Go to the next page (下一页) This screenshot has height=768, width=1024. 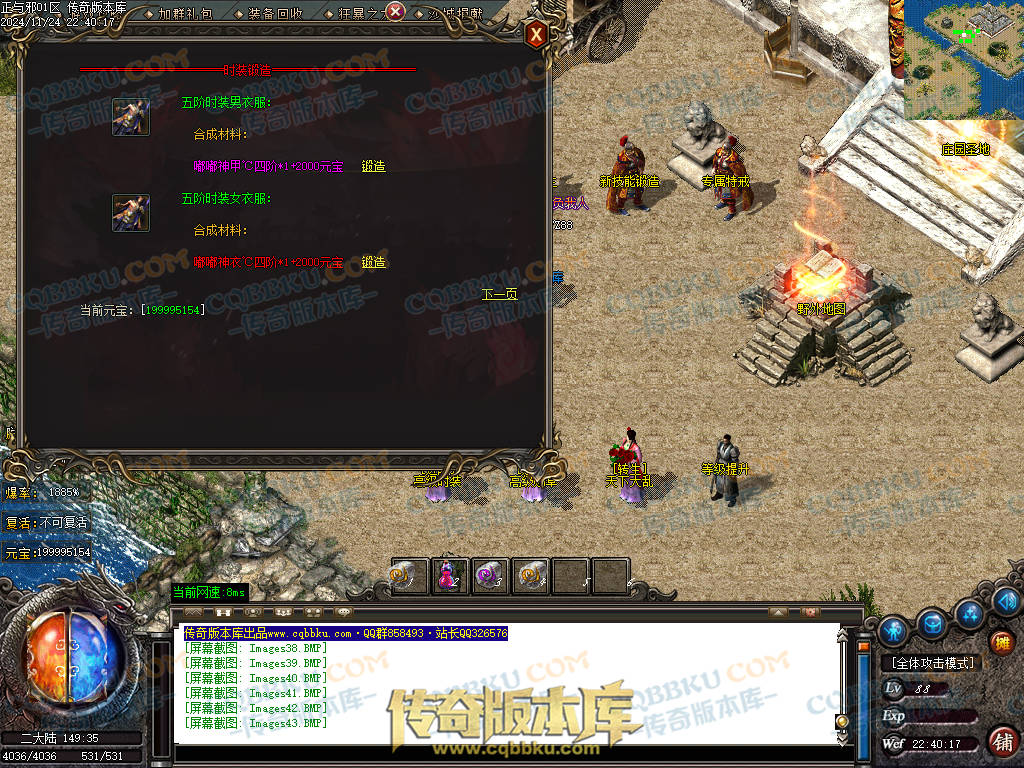pos(499,294)
